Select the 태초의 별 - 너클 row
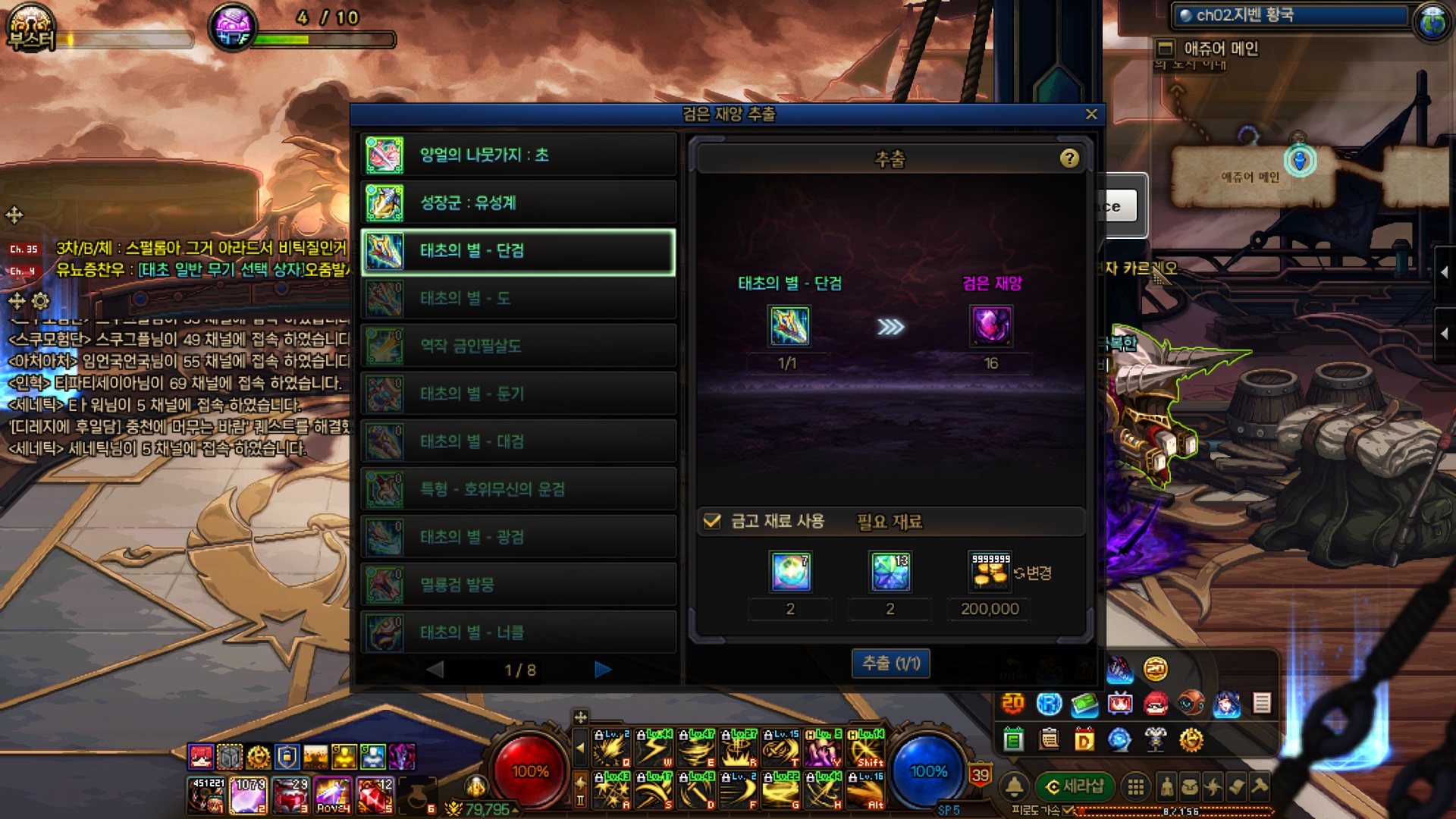The height and width of the screenshot is (819, 1456). (x=519, y=633)
